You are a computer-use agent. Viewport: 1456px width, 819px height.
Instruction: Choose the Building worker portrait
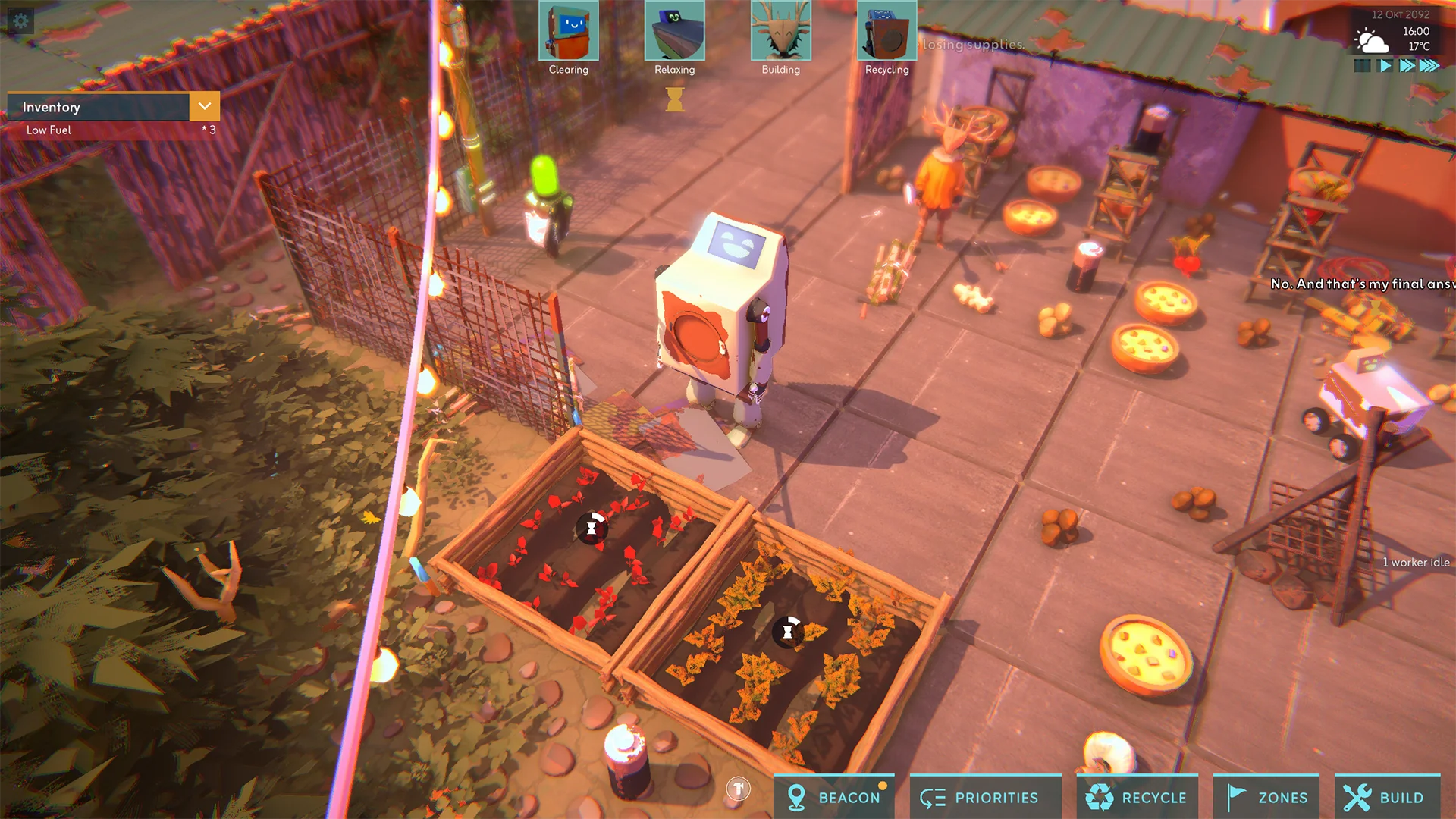[781, 31]
